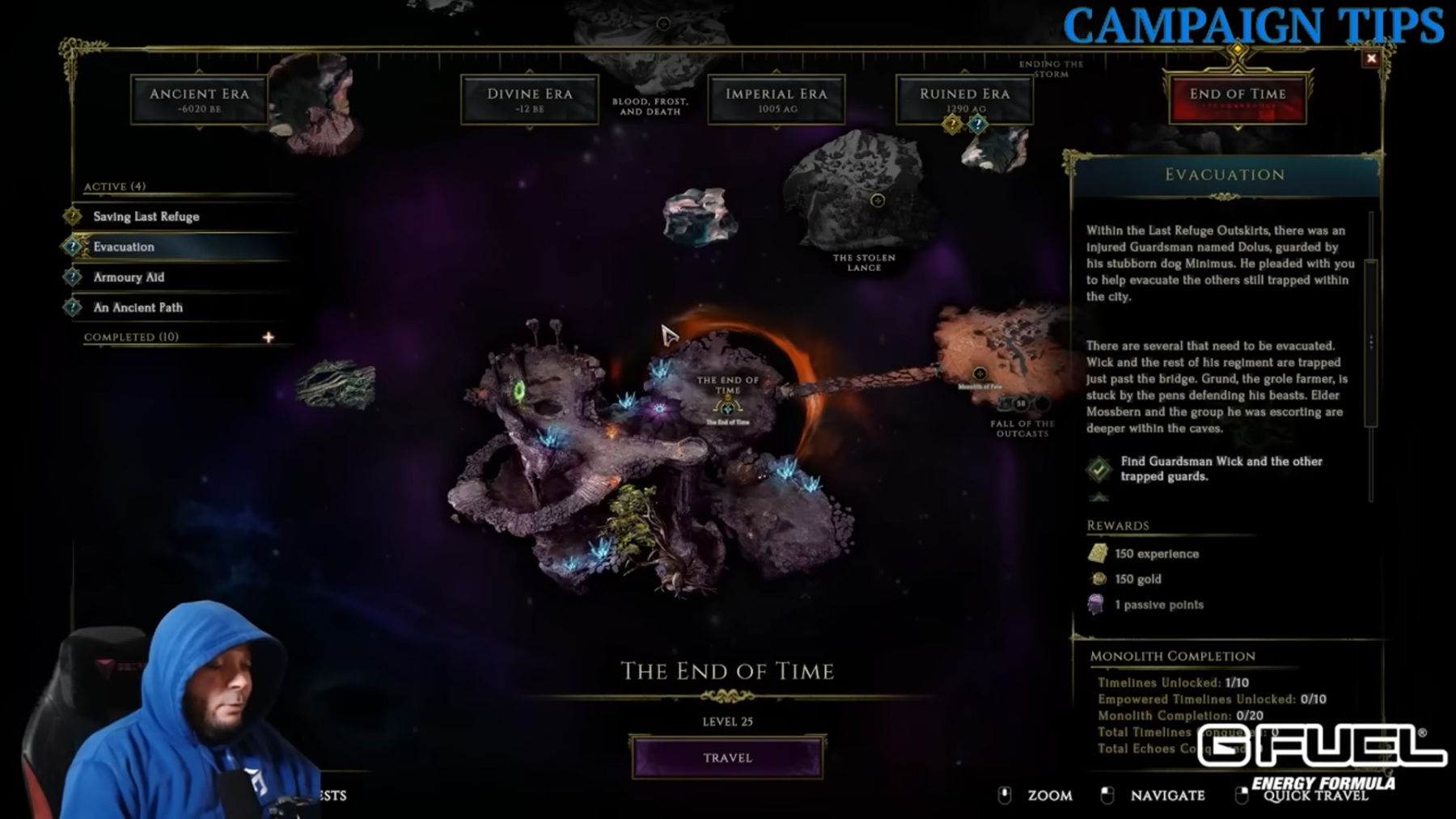
Task: Choose the Ruined Era tab
Action: (x=964, y=99)
